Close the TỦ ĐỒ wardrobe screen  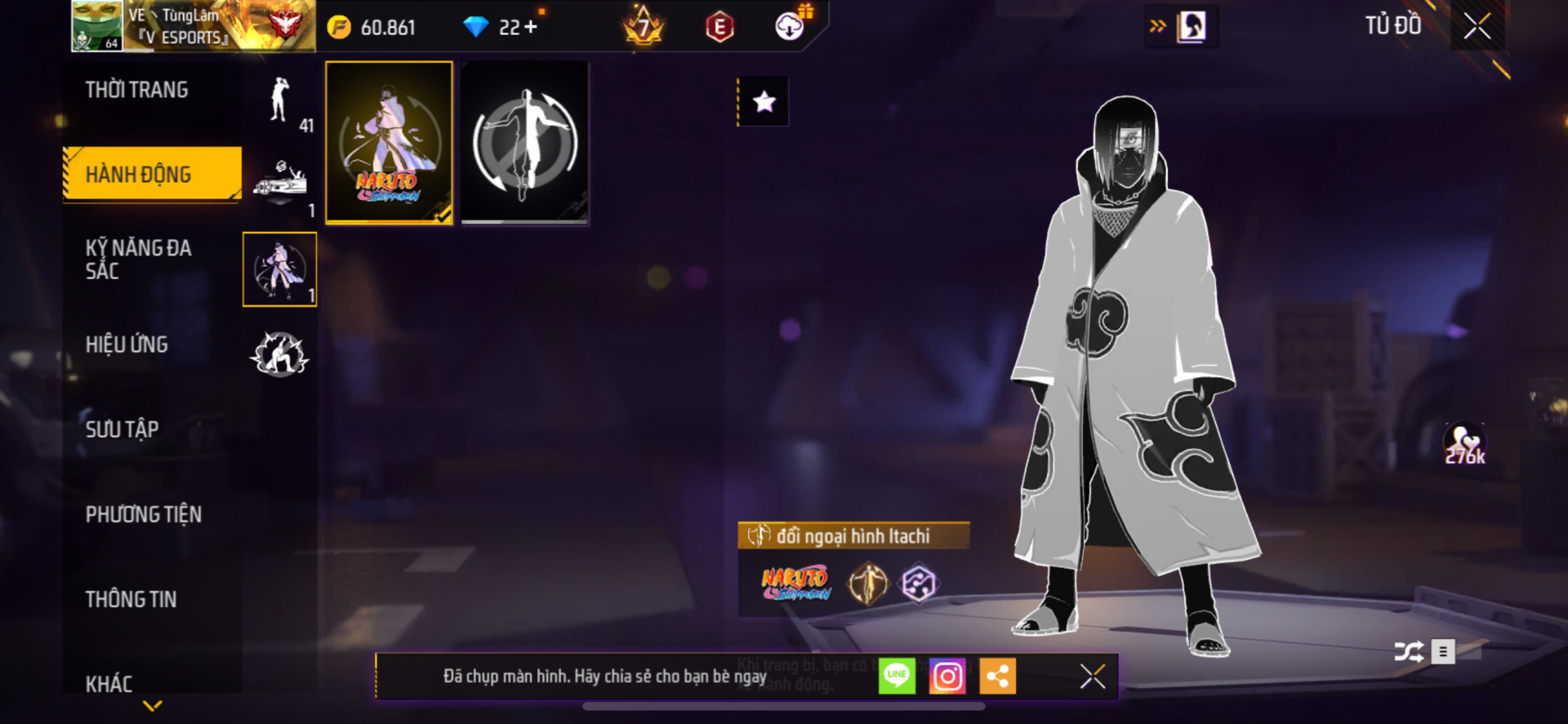pos(1477,26)
